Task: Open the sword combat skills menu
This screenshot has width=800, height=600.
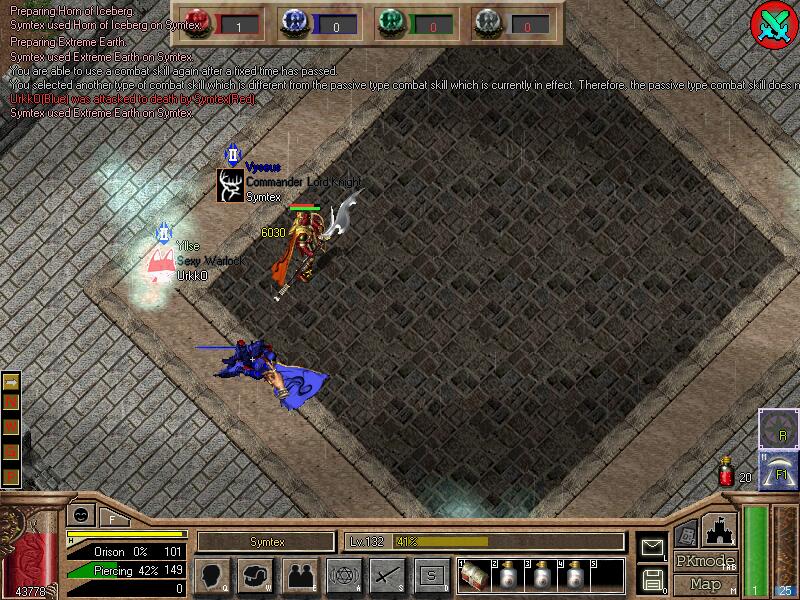Action: click(x=387, y=575)
